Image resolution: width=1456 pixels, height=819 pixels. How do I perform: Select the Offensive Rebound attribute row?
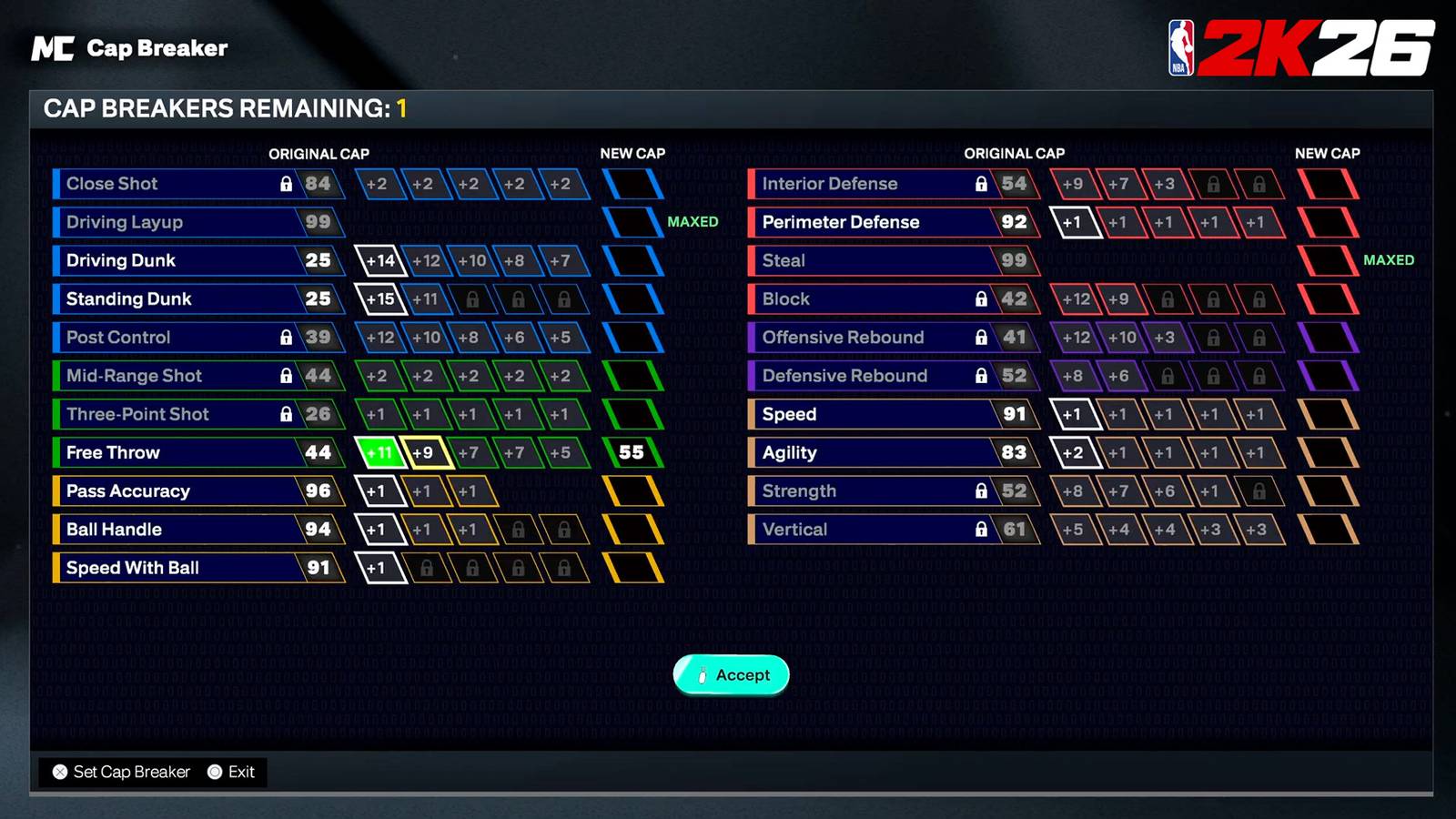point(892,338)
